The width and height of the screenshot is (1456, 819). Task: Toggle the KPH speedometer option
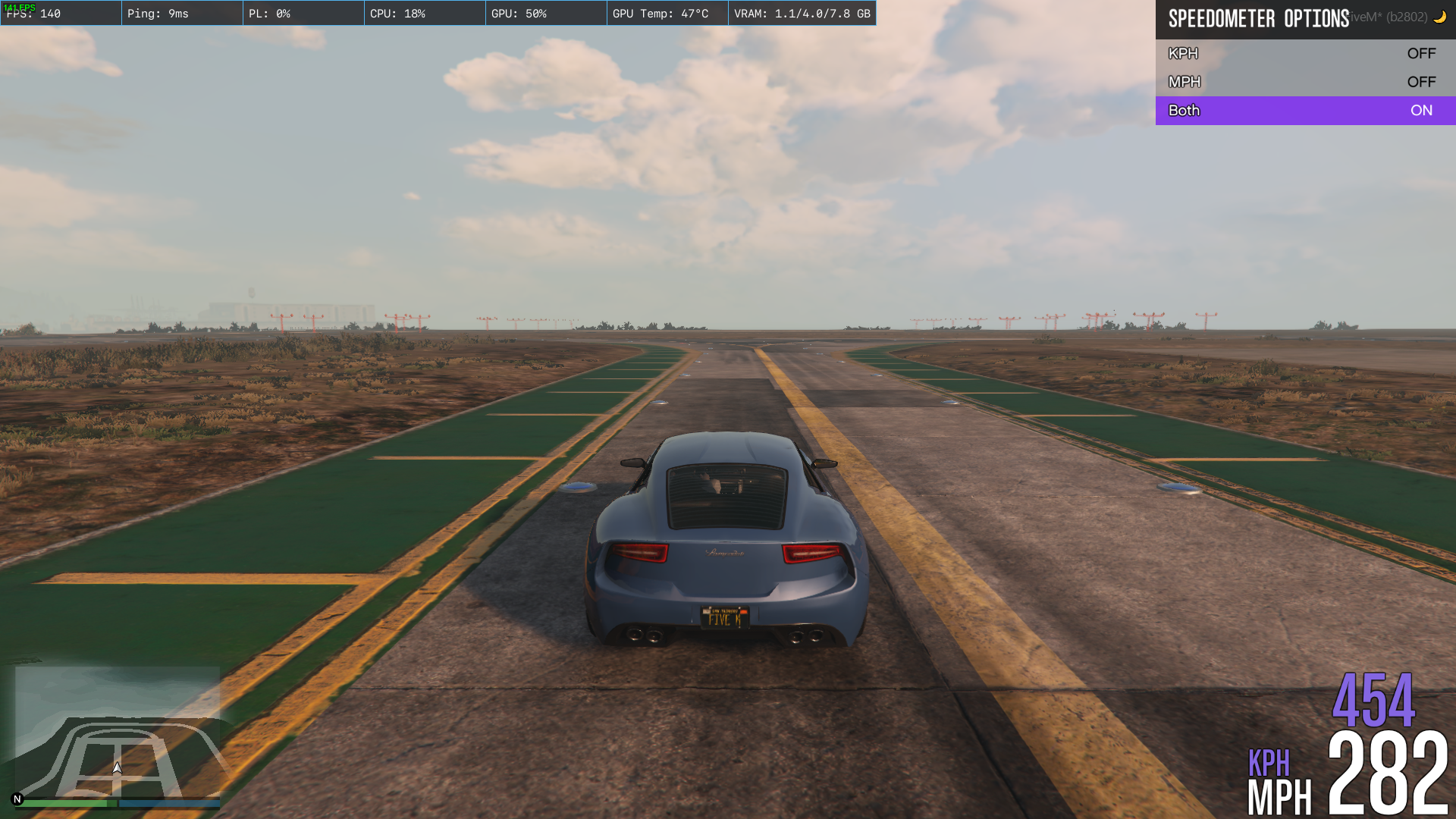(x=1304, y=54)
